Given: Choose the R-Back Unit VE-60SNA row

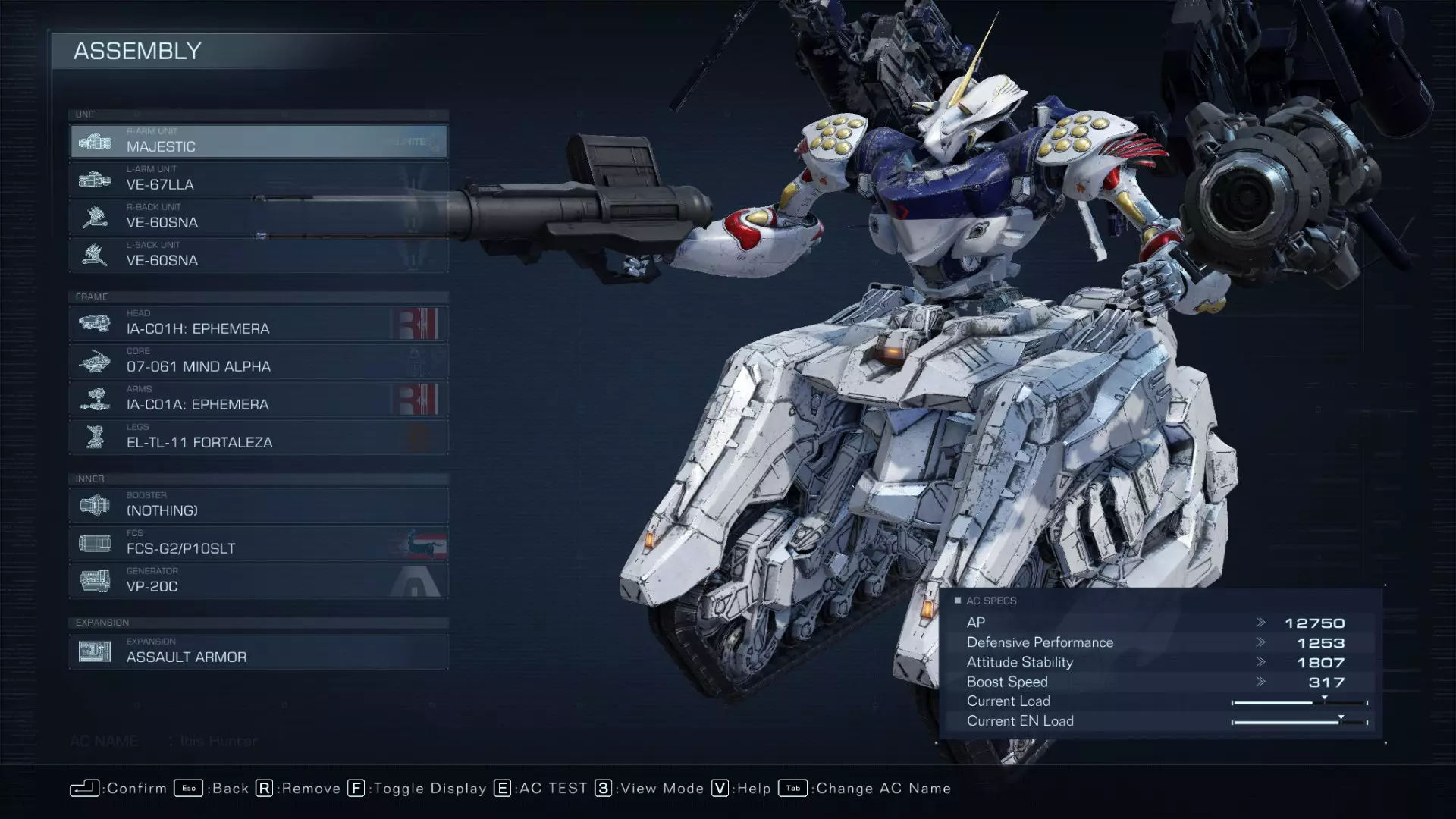Looking at the screenshot, I should click(259, 218).
